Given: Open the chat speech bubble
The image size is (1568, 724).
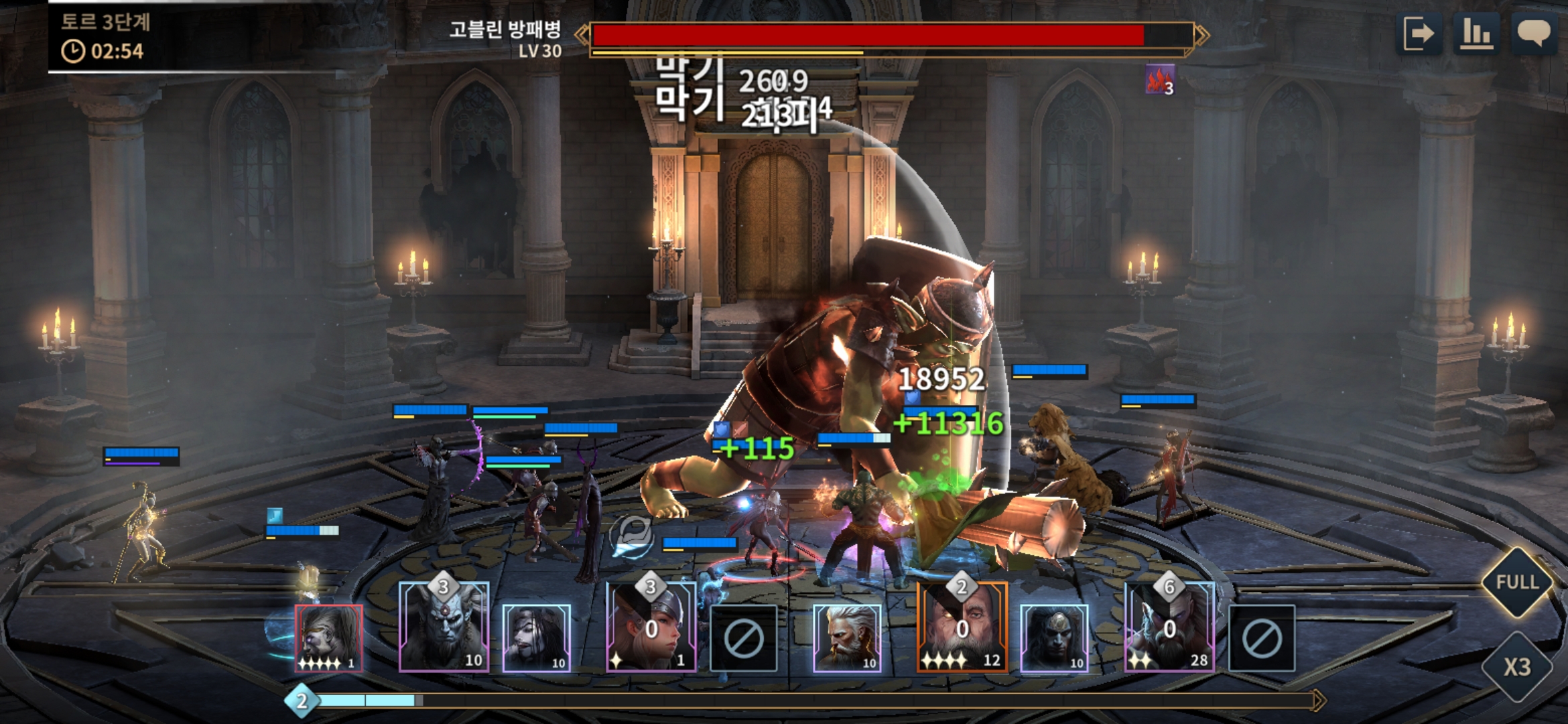Looking at the screenshot, I should click(1533, 34).
